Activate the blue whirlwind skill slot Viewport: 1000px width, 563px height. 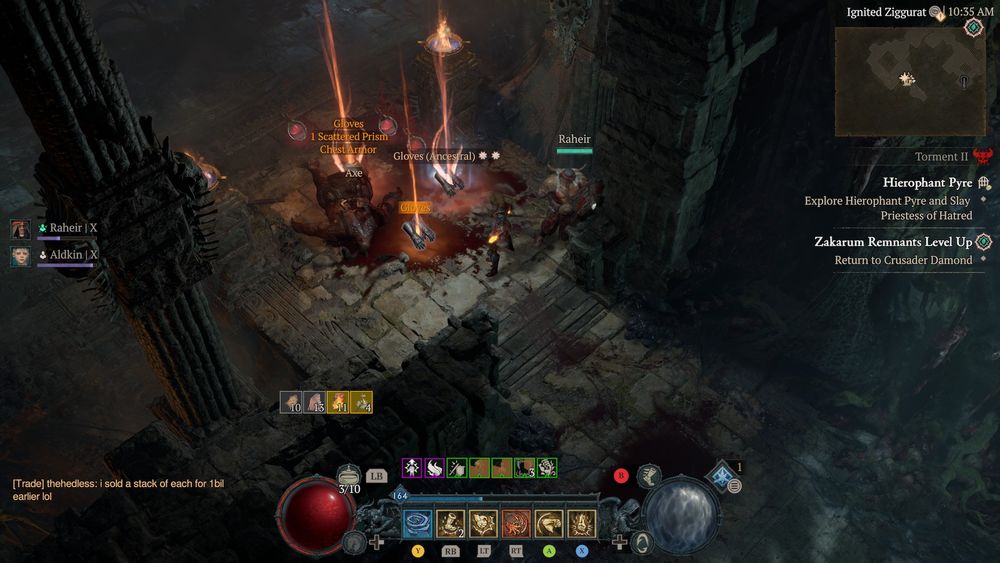pos(417,523)
